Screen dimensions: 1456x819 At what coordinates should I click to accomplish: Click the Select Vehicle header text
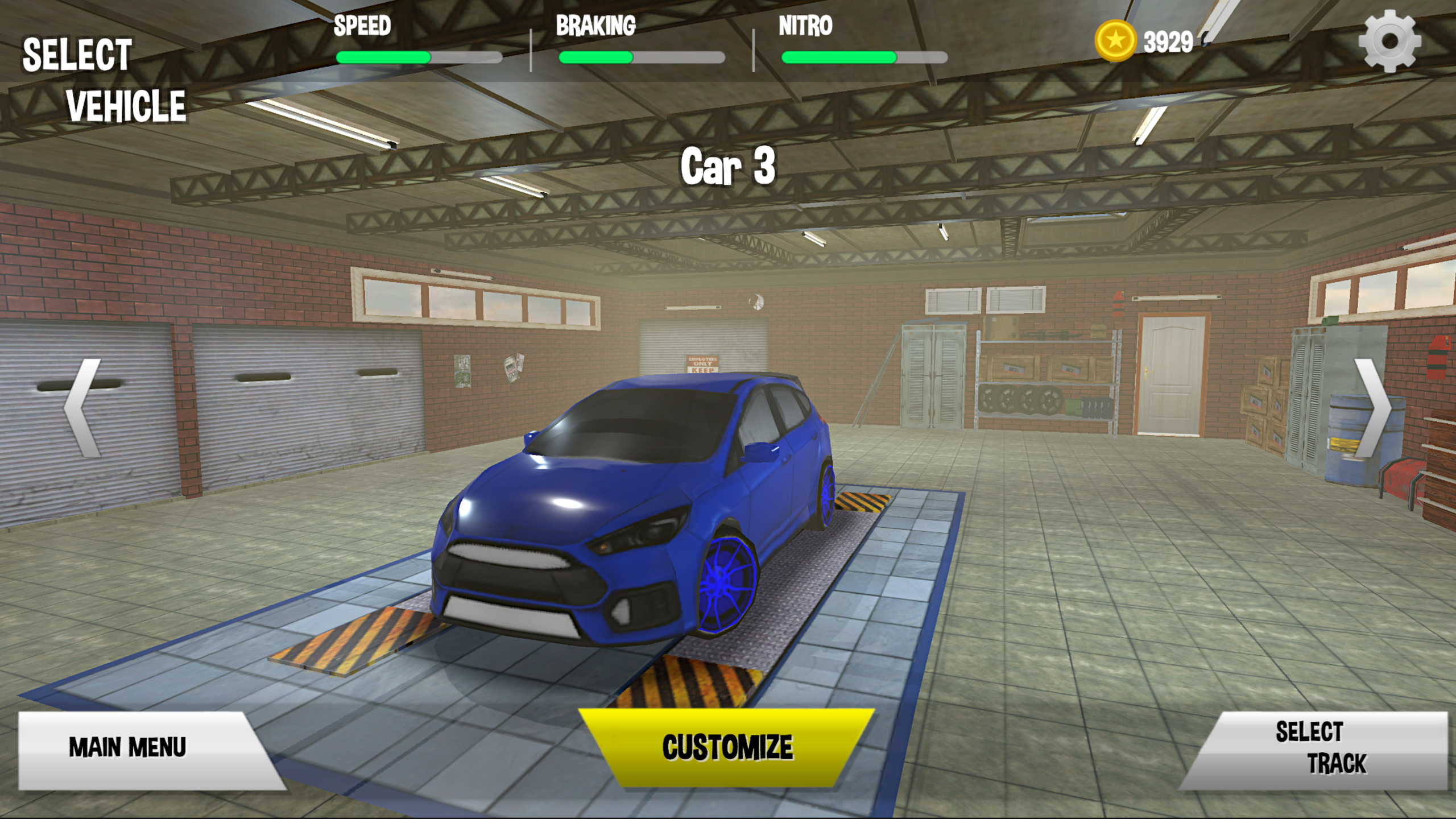point(102,80)
